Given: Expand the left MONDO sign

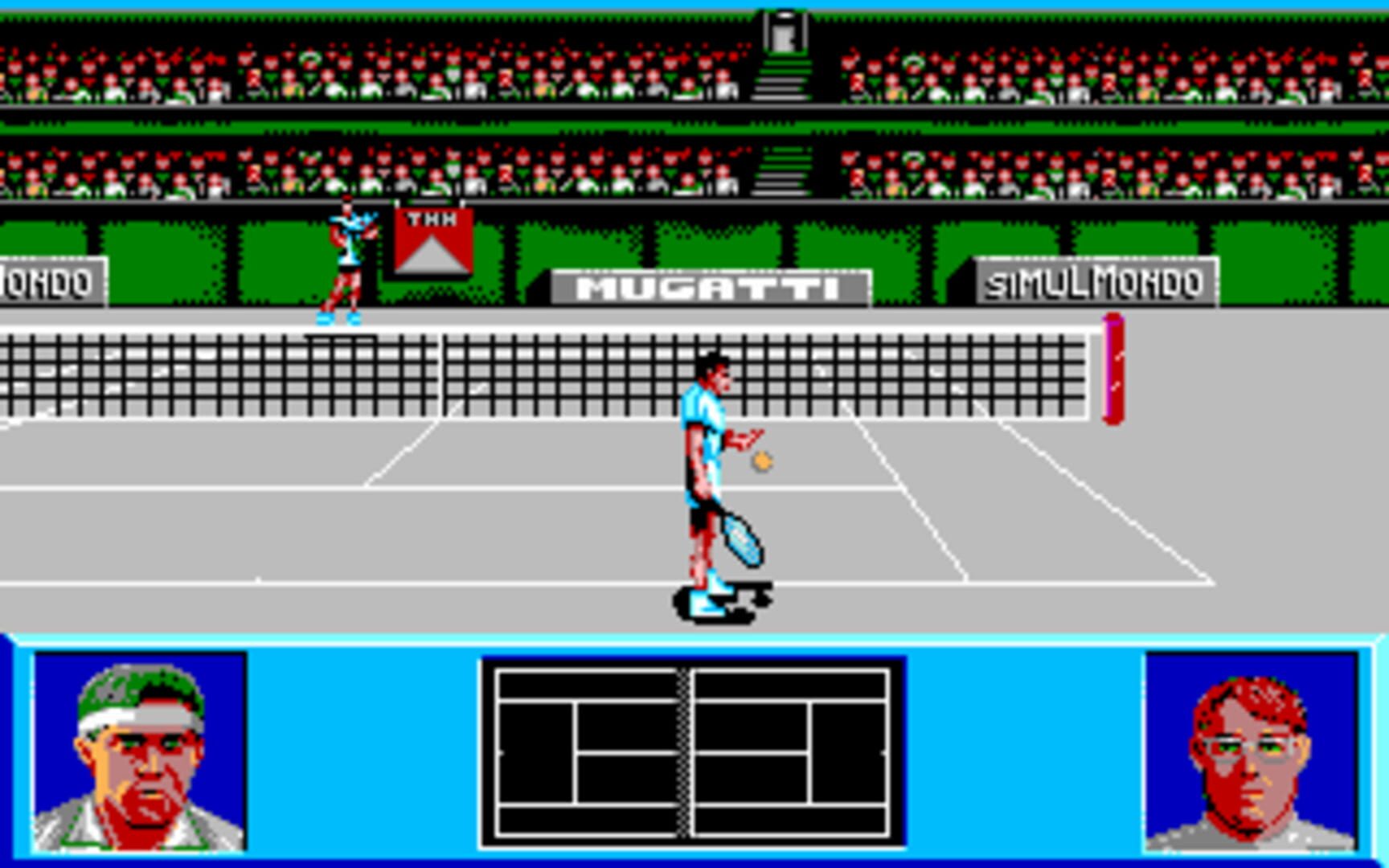Looking at the screenshot, I should point(48,281).
